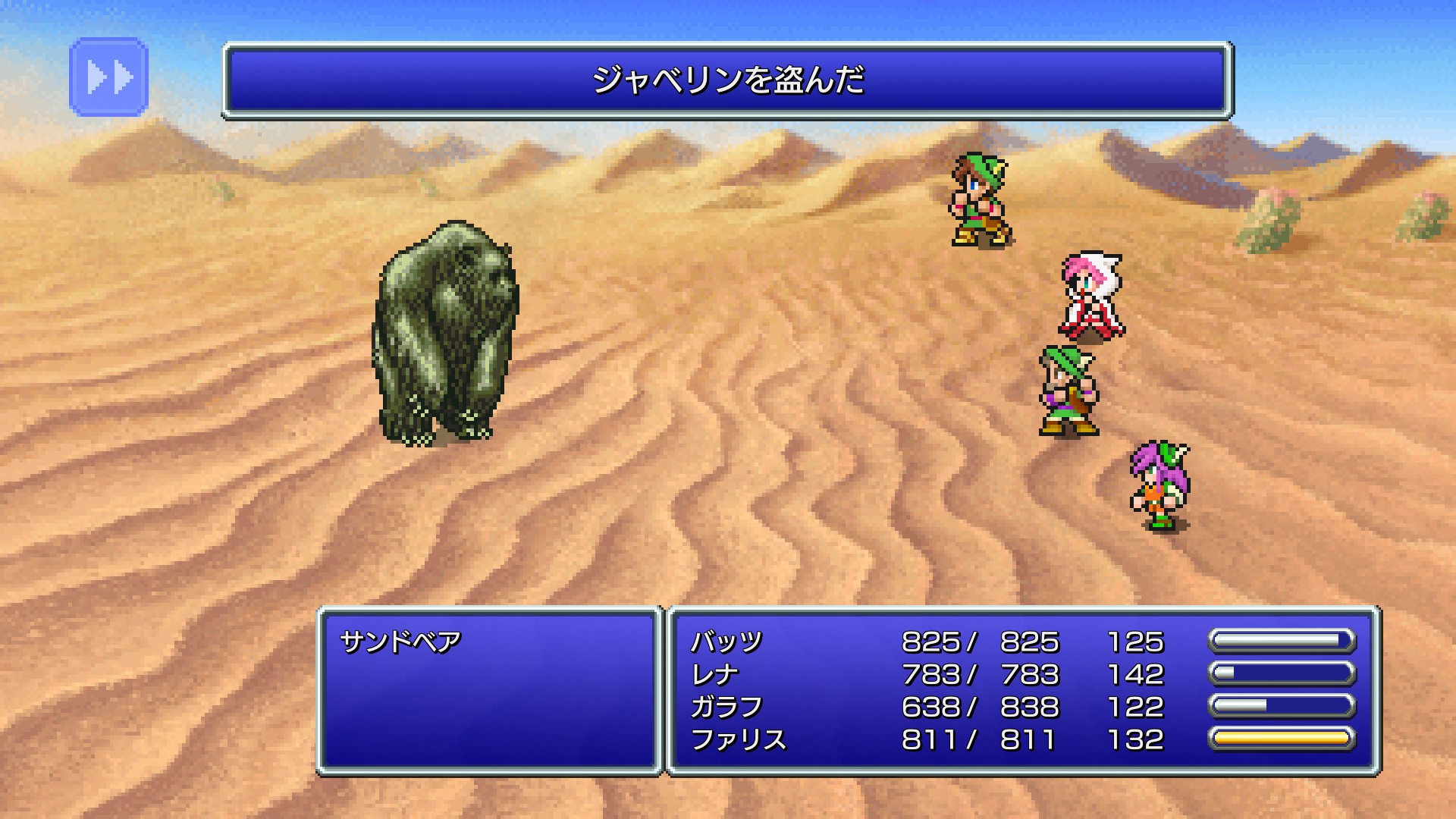Click Bartz's MP value 125

[1137, 641]
